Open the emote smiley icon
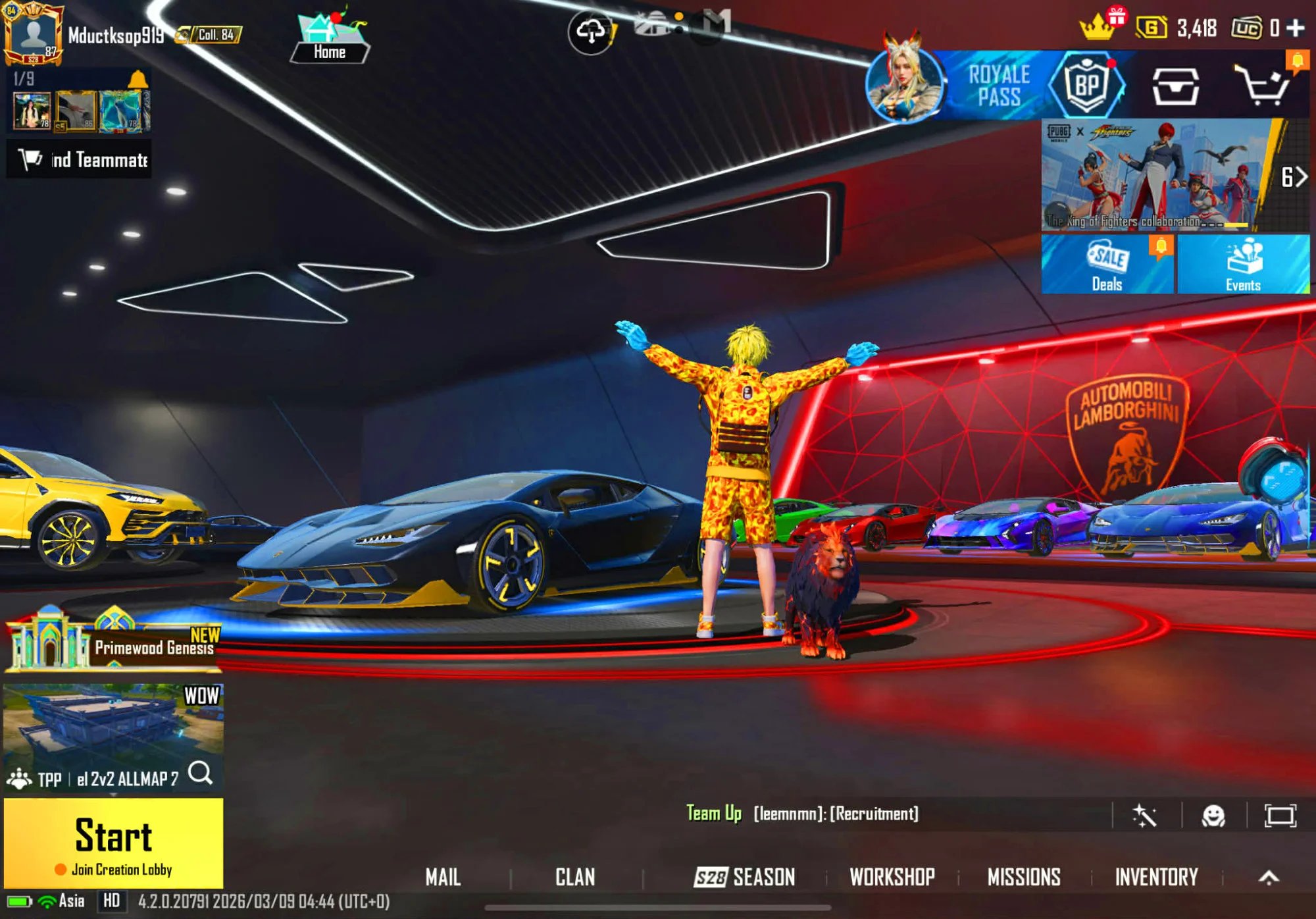Image resolution: width=1316 pixels, height=919 pixels. [x=1213, y=816]
